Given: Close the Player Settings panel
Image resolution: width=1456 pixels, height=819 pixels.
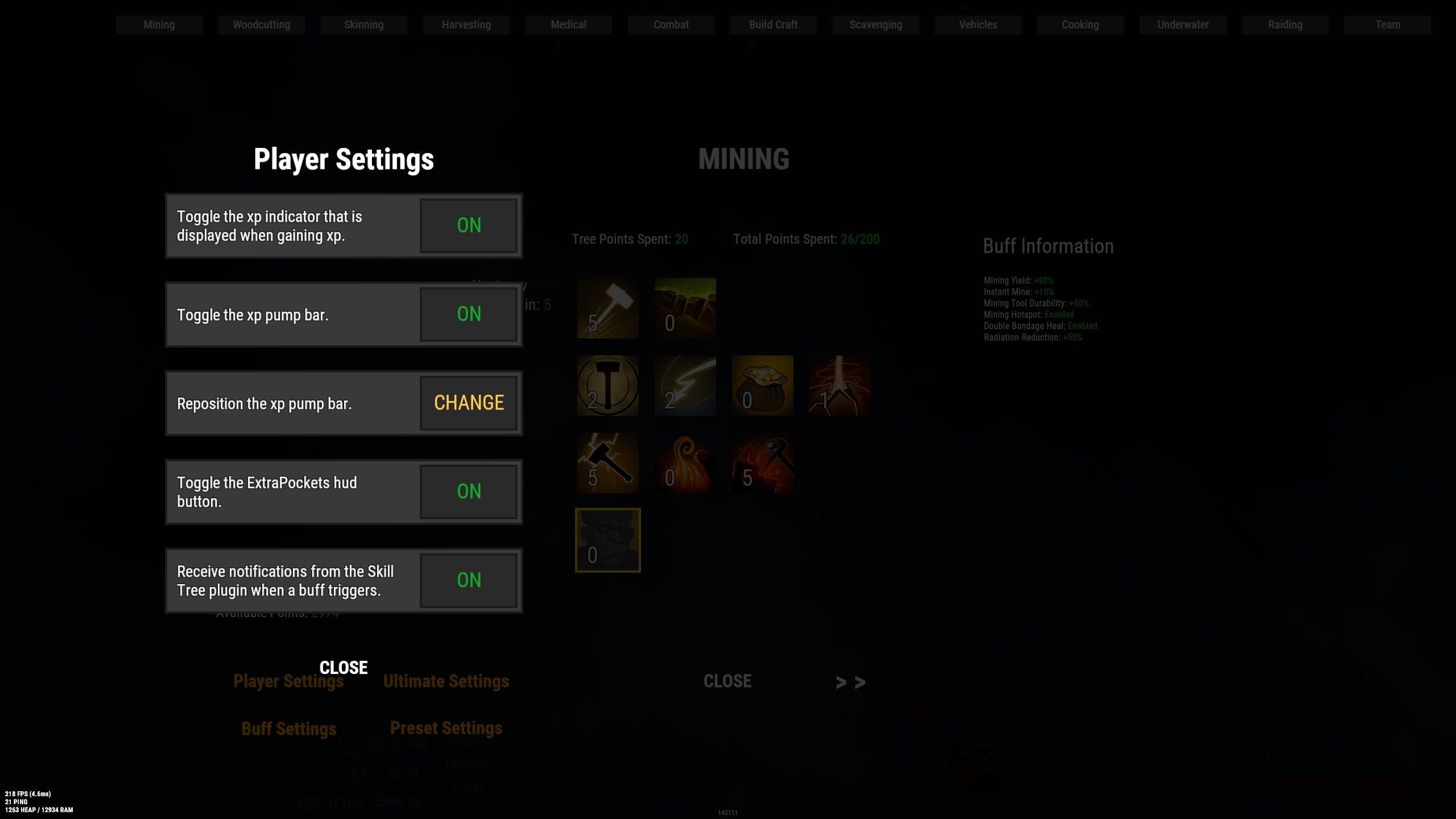Looking at the screenshot, I should (x=344, y=667).
